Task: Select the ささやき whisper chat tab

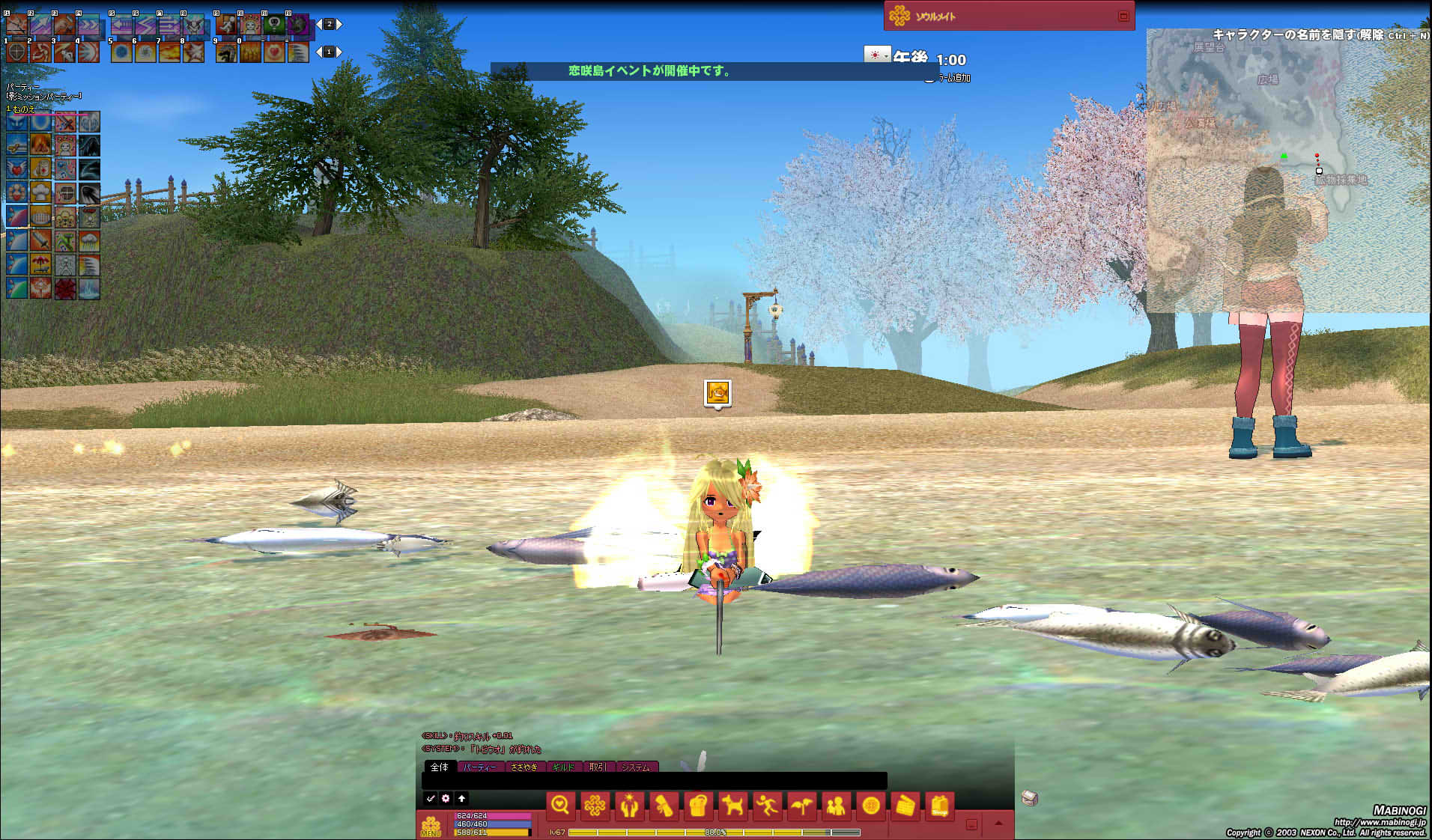Action: point(524,767)
